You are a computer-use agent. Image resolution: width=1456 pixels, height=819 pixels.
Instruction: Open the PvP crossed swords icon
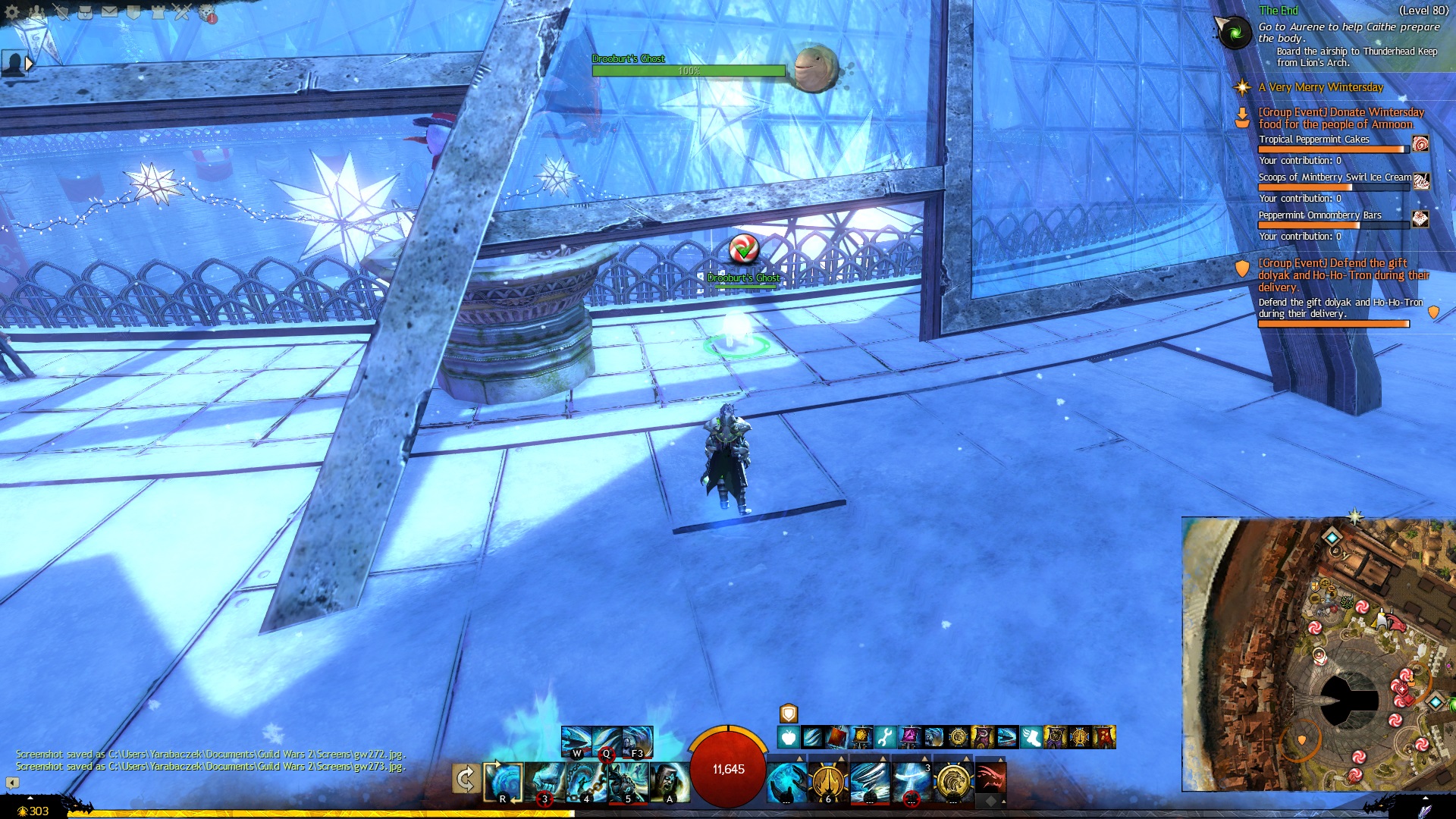point(182,12)
